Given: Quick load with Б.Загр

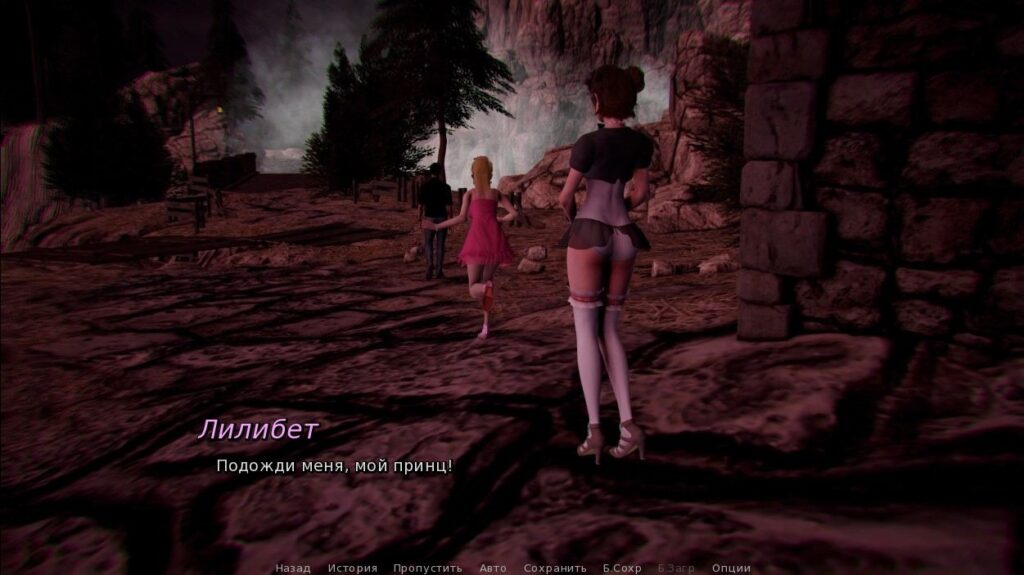Looking at the screenshot, I should click(676, 568).
